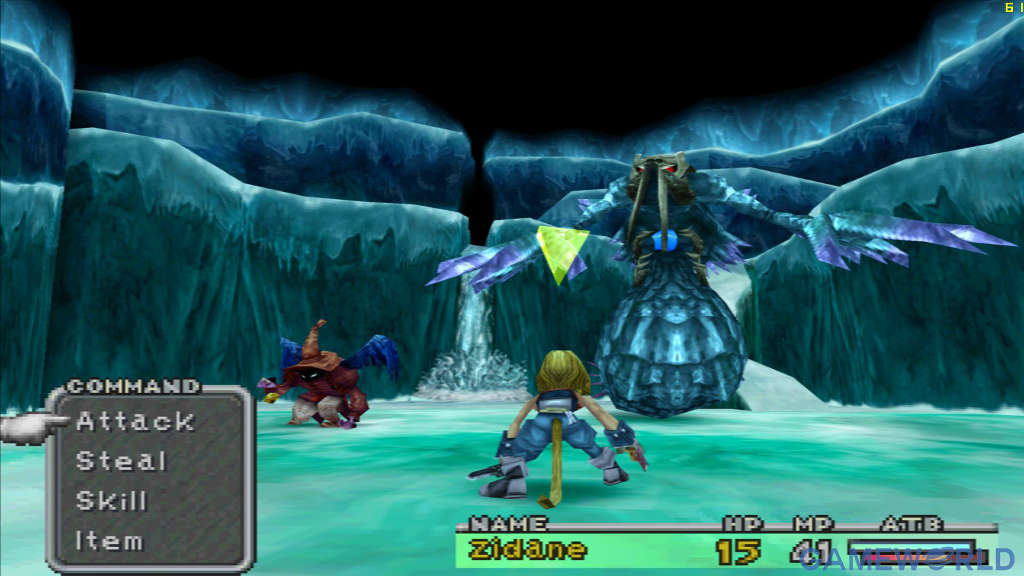Select the Attack command
Screen dimensions: 1024x576
click(135, 421)
